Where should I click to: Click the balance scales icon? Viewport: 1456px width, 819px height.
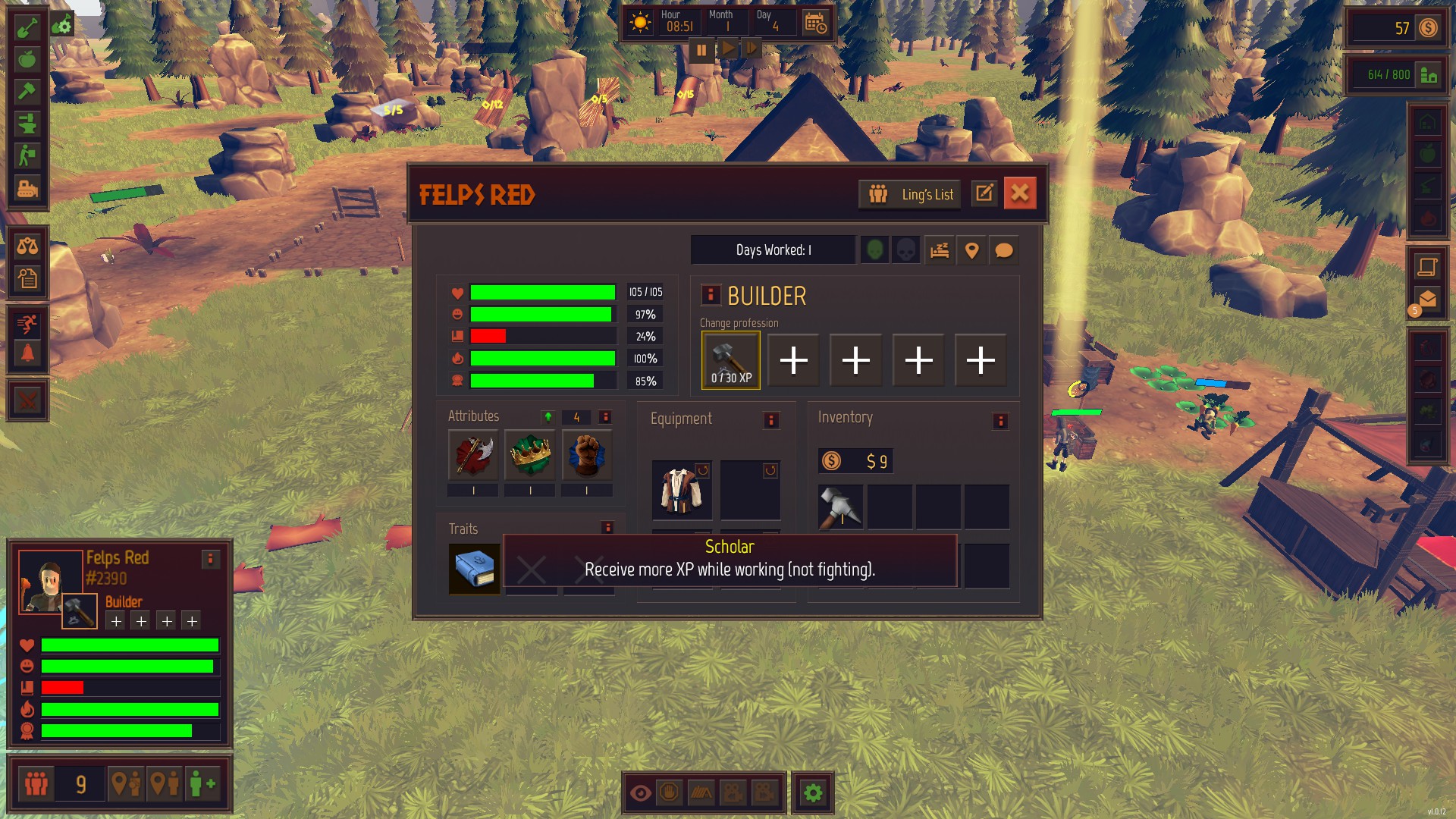[x=27, y=246]
